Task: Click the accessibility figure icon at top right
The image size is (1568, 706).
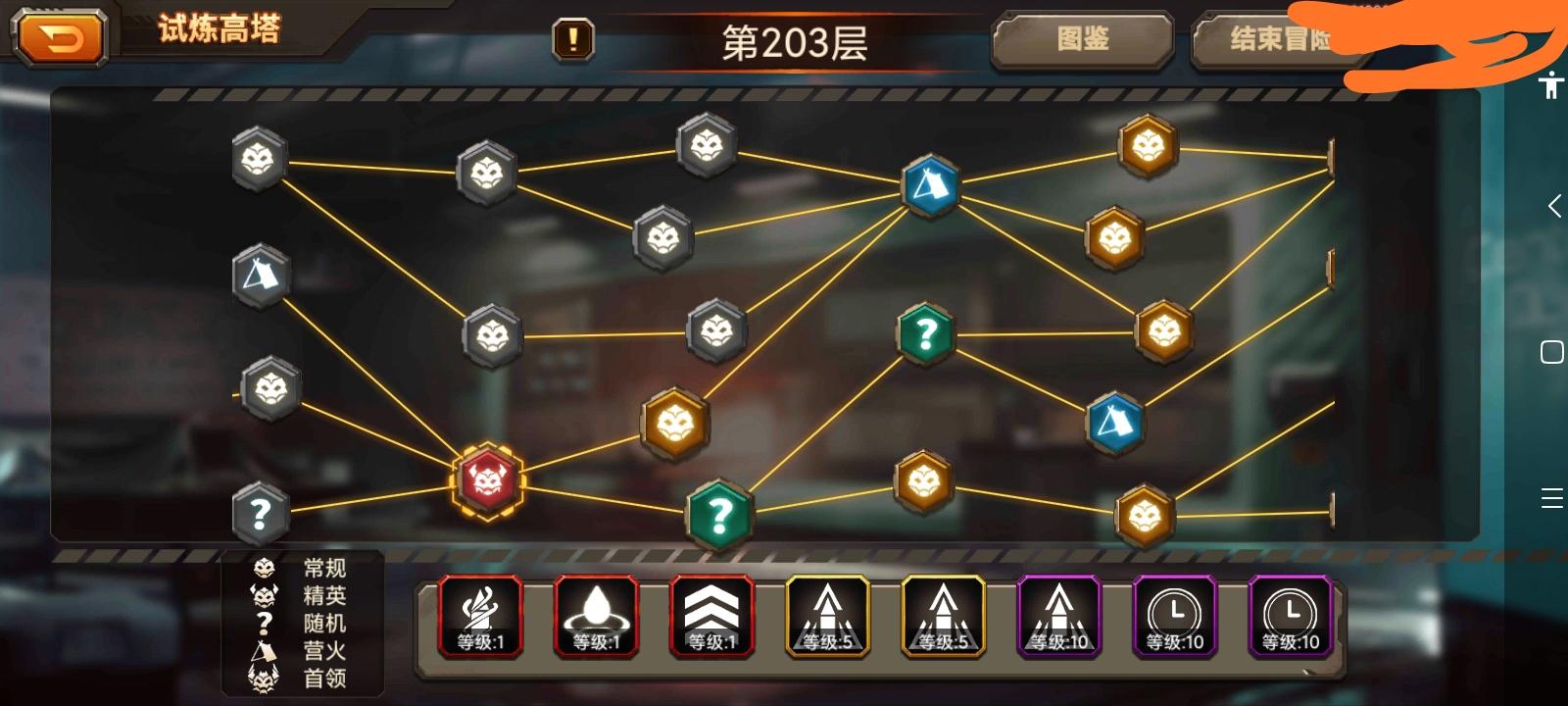Action: click(x=1551, y=86)
